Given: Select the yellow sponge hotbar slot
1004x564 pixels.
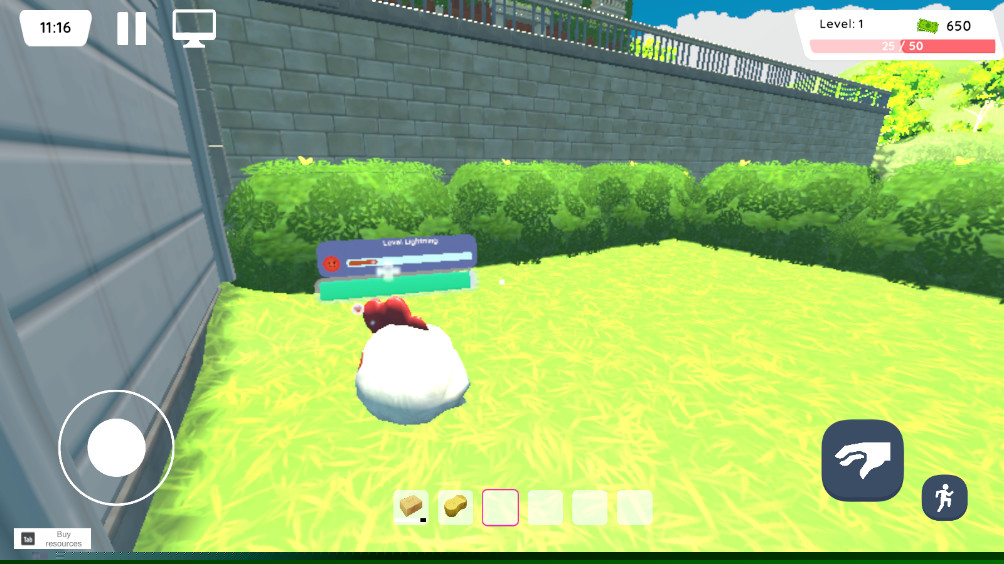Looking at the screenshot, I should pyautogui.click(x=456, y=507).
